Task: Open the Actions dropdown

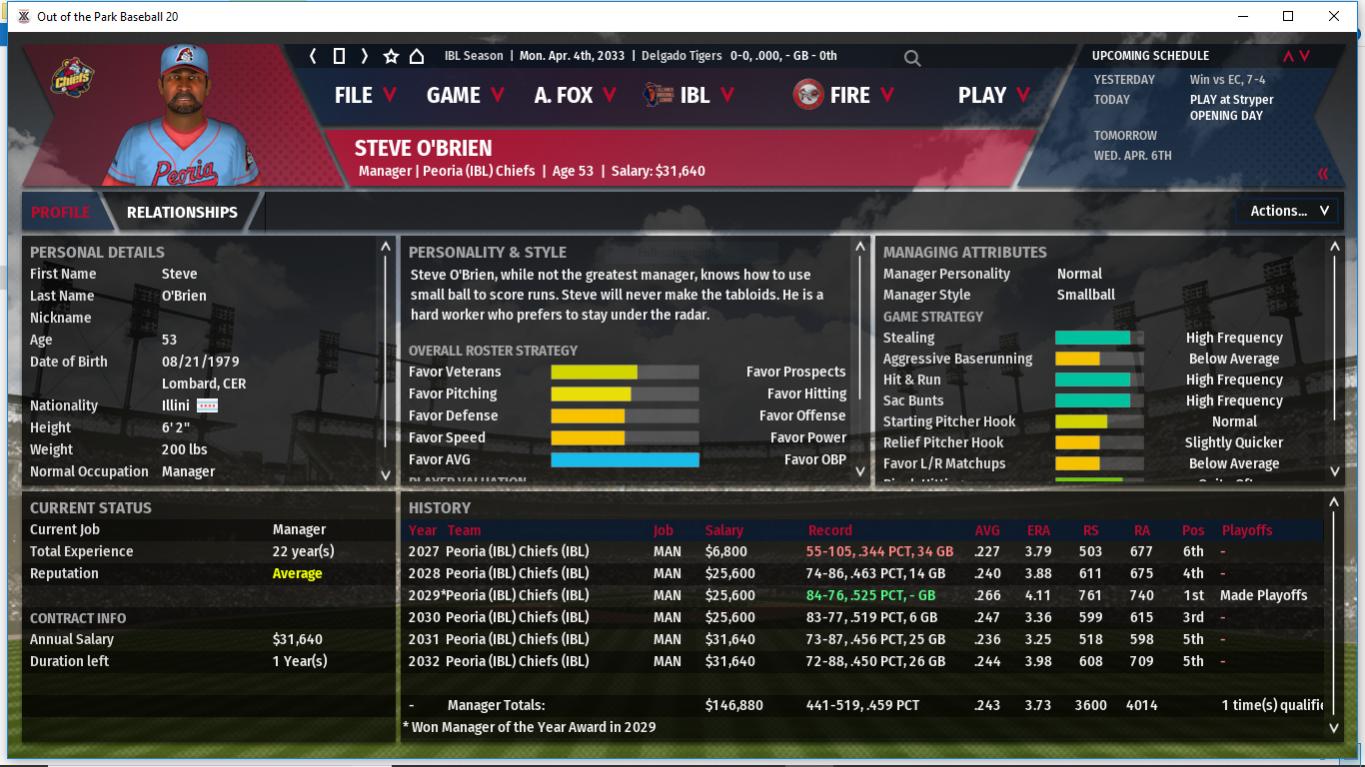Action: pyautogui.click(x=1288, y=211)
